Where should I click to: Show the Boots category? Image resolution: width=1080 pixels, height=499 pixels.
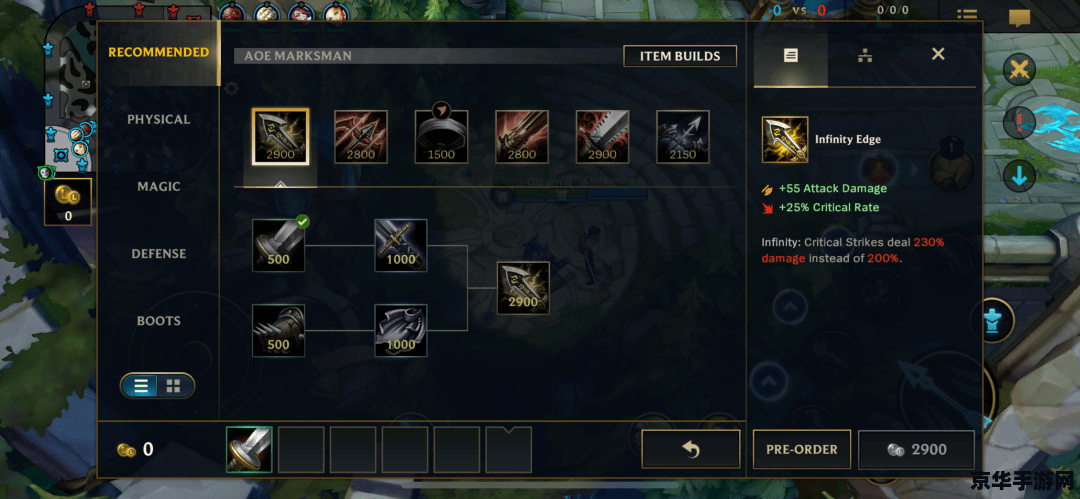(x=158, y=321)
